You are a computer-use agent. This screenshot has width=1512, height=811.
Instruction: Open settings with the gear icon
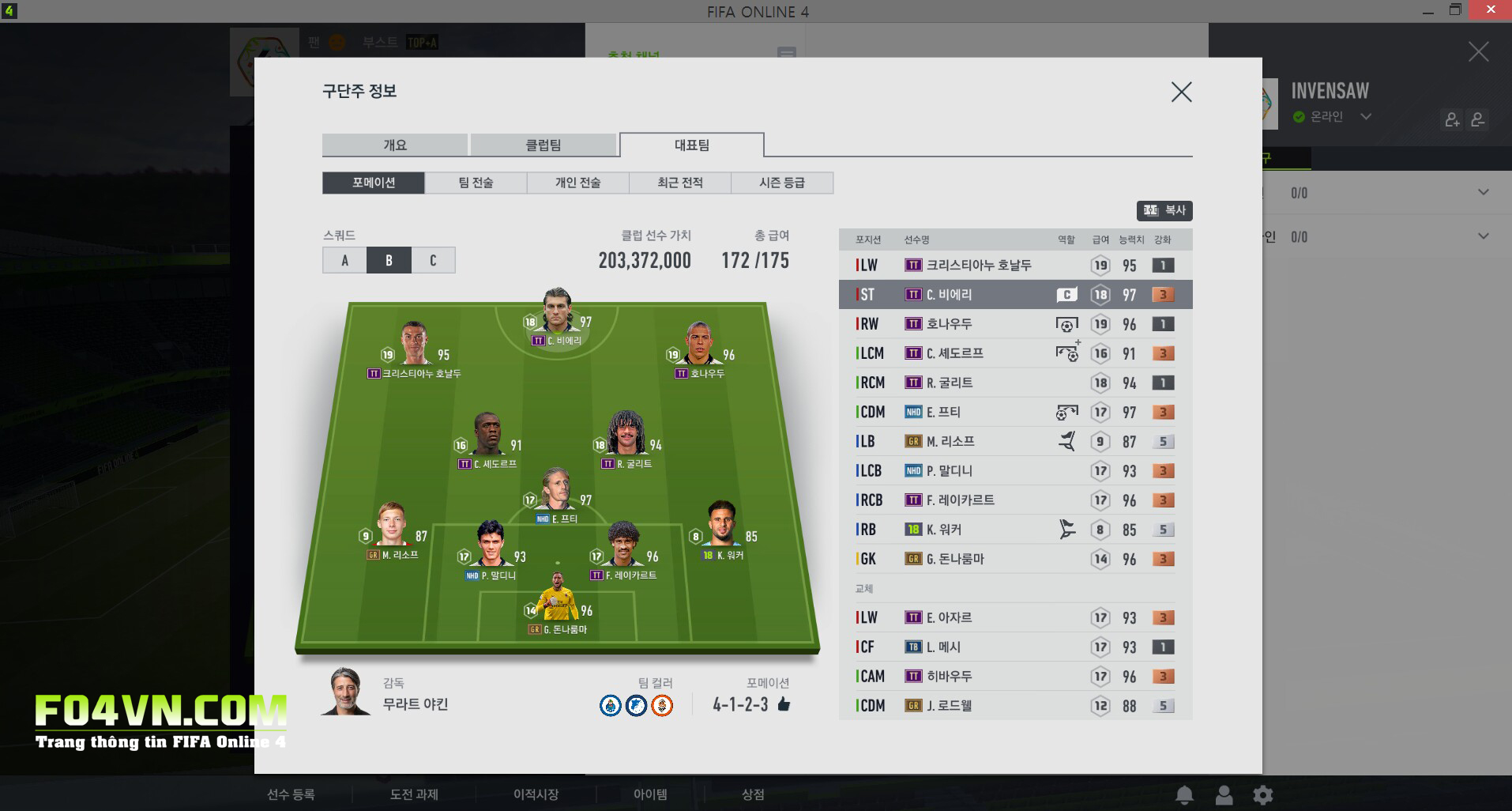(x=1263, y=794)
